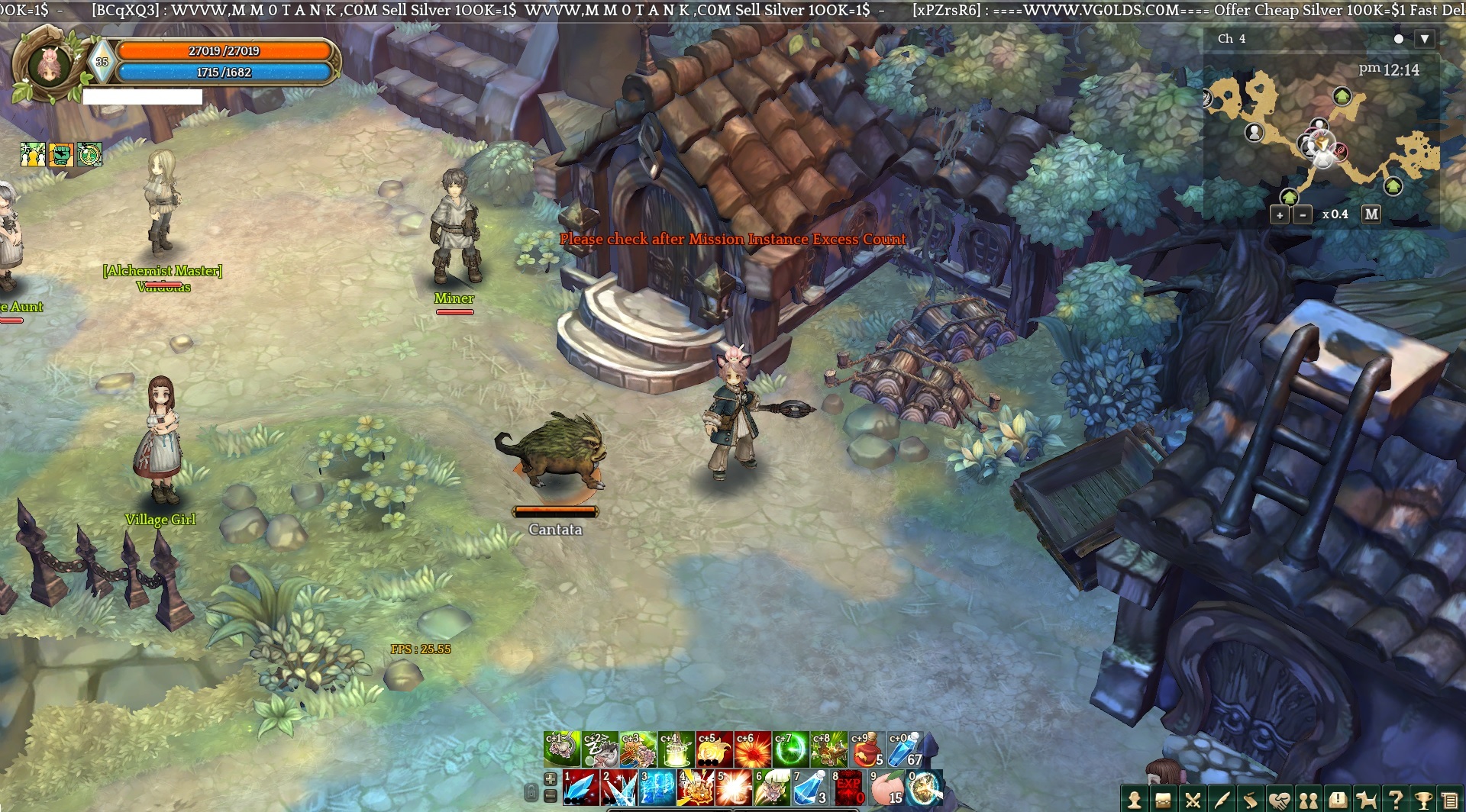
Task: Open the trophy achievements button
Action: (1425, 799)
